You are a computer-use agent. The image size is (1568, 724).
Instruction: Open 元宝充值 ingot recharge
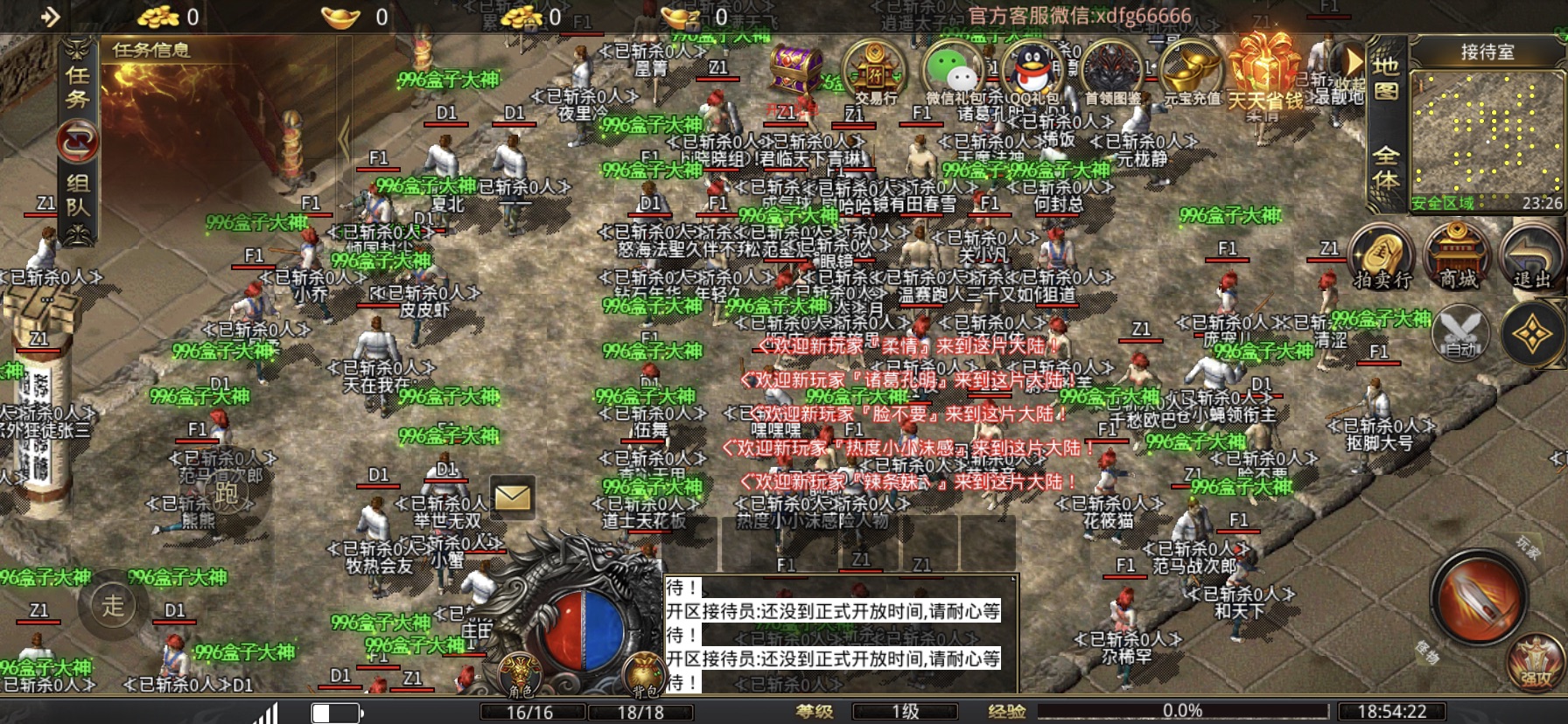[x=1191, y=70]
